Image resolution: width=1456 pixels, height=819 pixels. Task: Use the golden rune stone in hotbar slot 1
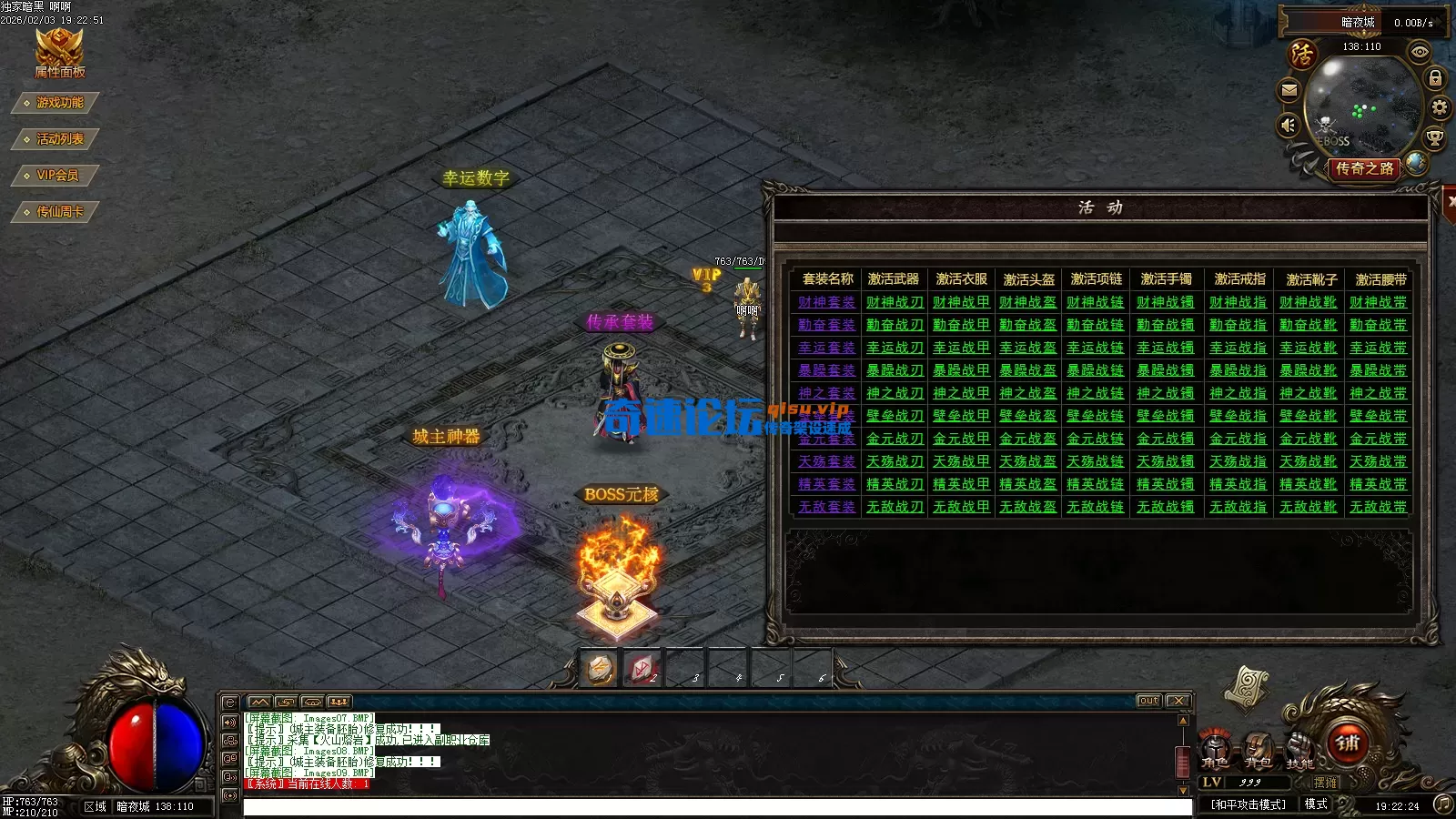click(601, 670)
